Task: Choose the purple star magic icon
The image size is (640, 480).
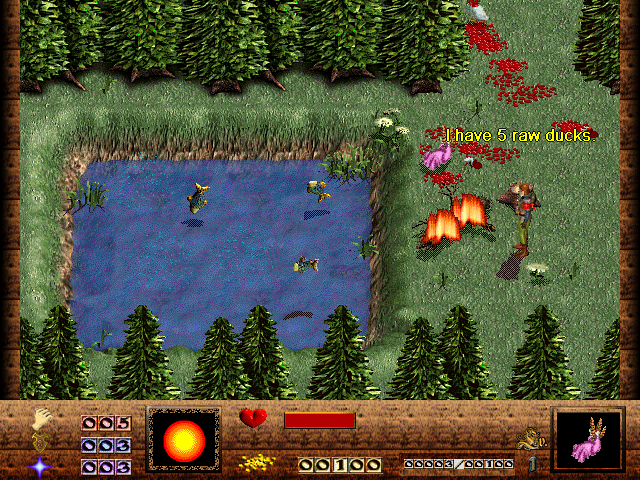Action: 41,465
